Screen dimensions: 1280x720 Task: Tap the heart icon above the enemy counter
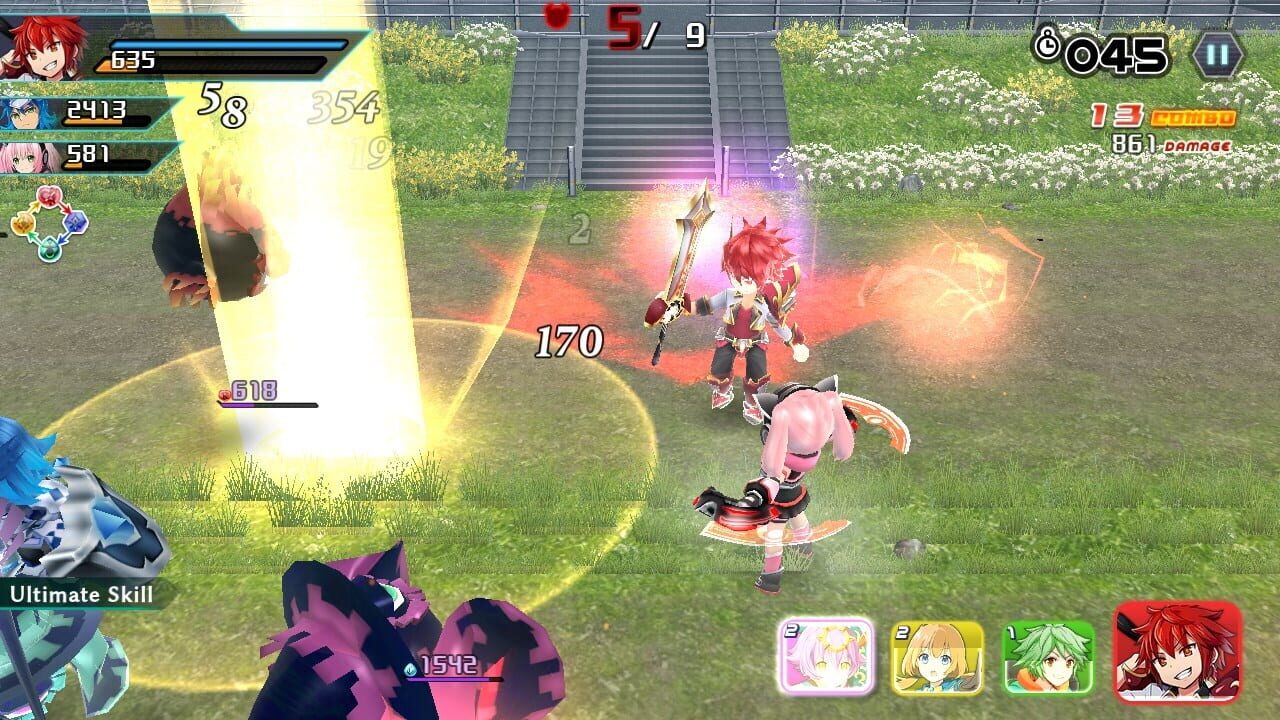559,17
